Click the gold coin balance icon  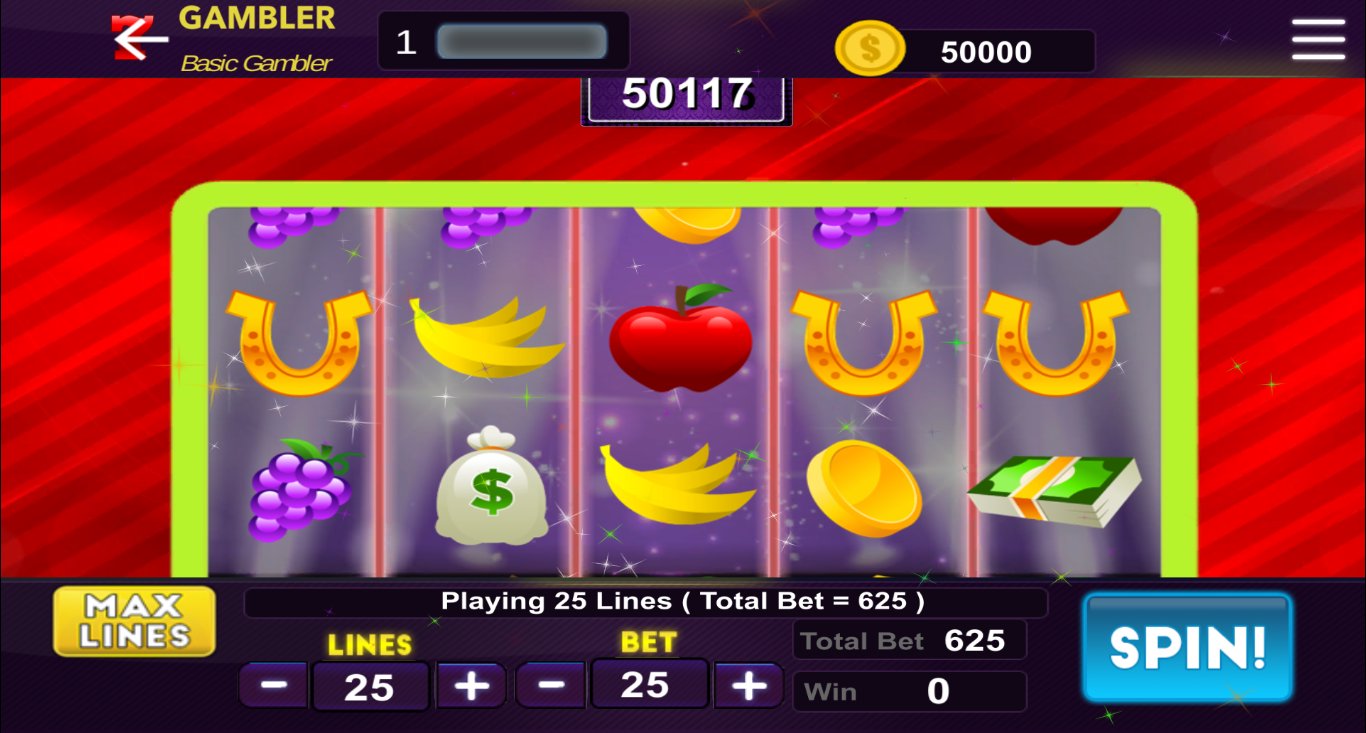pos(870,49)
